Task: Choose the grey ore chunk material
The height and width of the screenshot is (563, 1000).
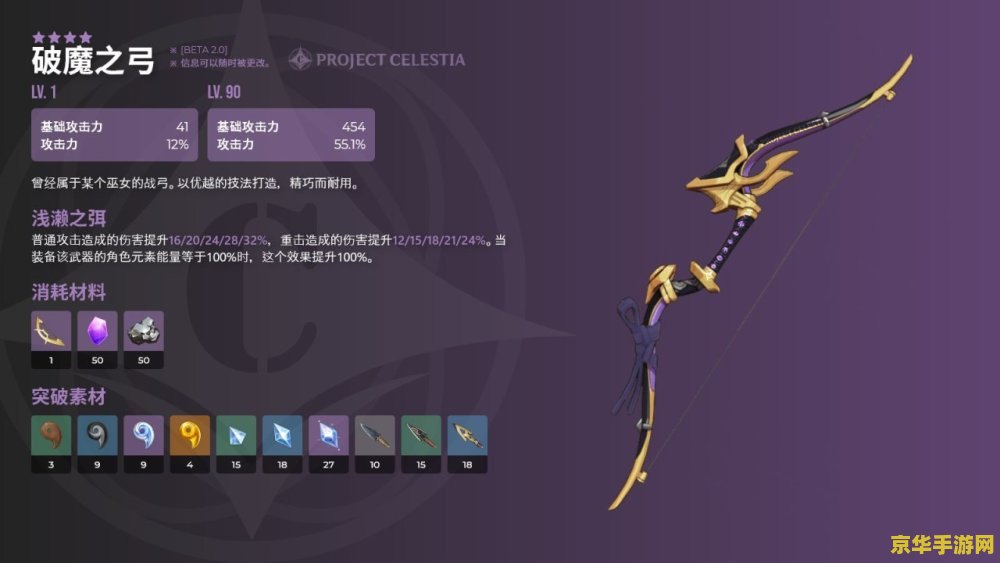Action: pyautogui.click(x=143, y=331)
